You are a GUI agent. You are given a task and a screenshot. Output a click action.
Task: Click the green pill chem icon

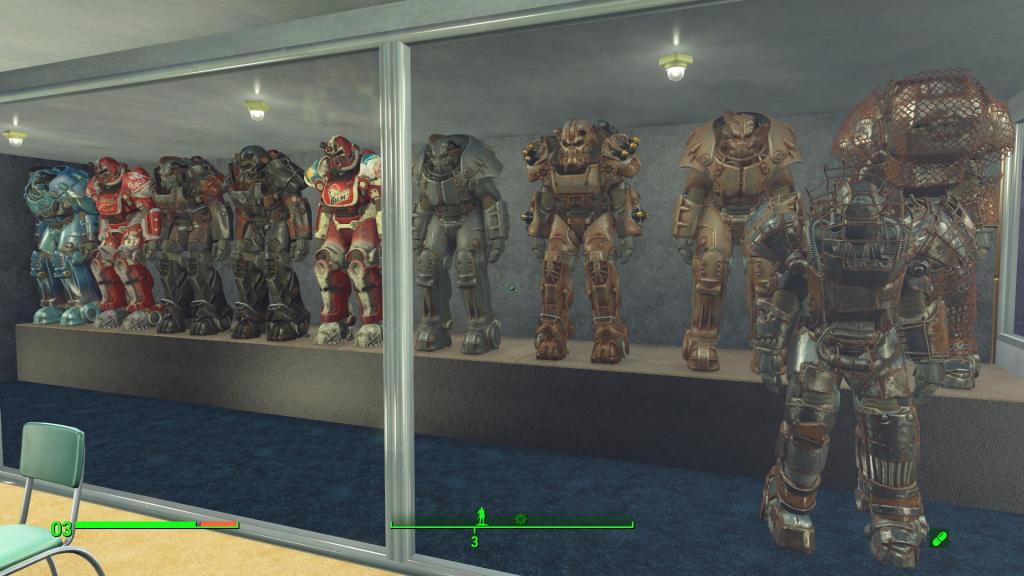click(938, 539)
